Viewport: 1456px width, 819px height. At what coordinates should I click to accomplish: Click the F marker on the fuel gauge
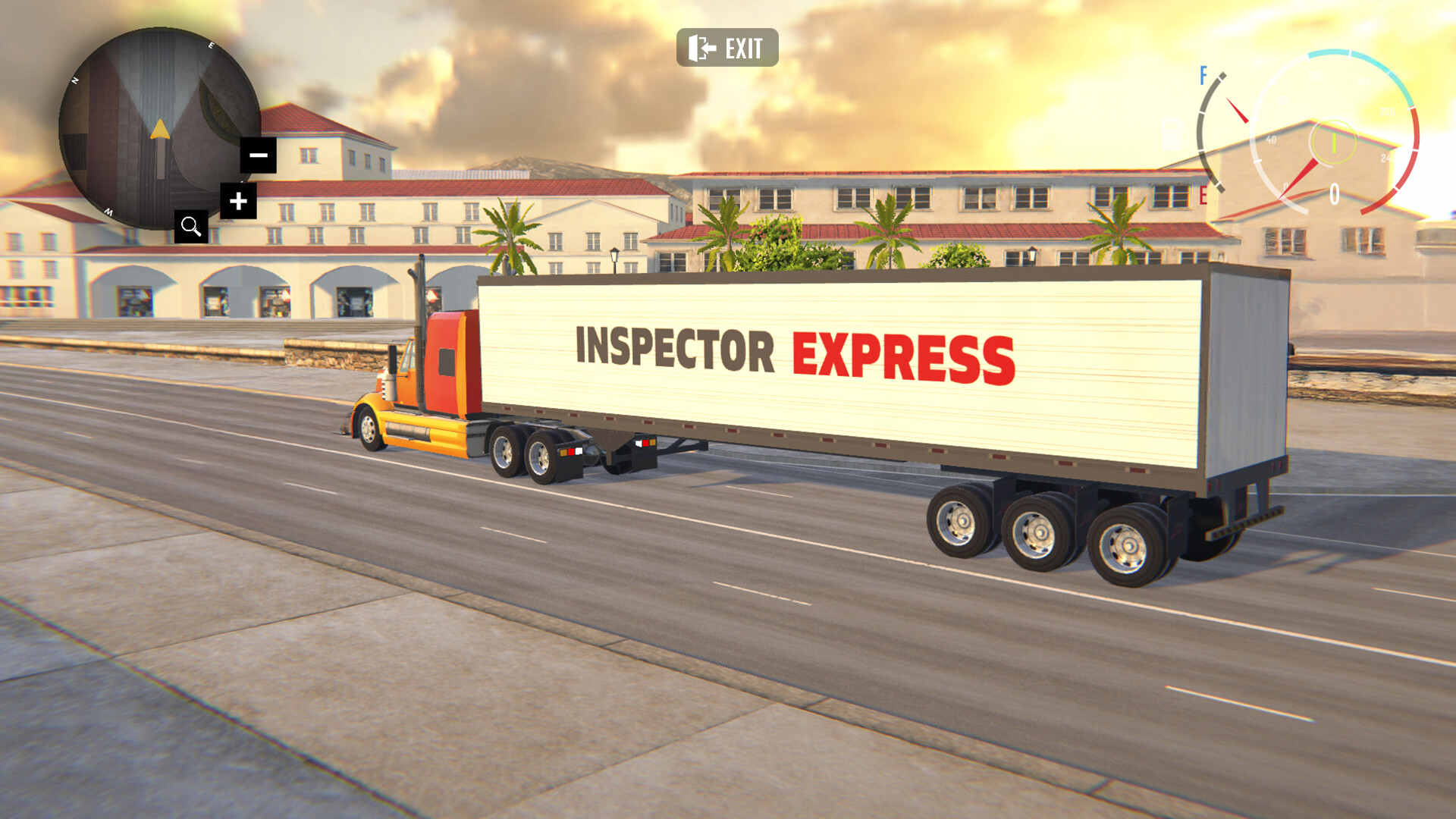(x=1203, y=75)
